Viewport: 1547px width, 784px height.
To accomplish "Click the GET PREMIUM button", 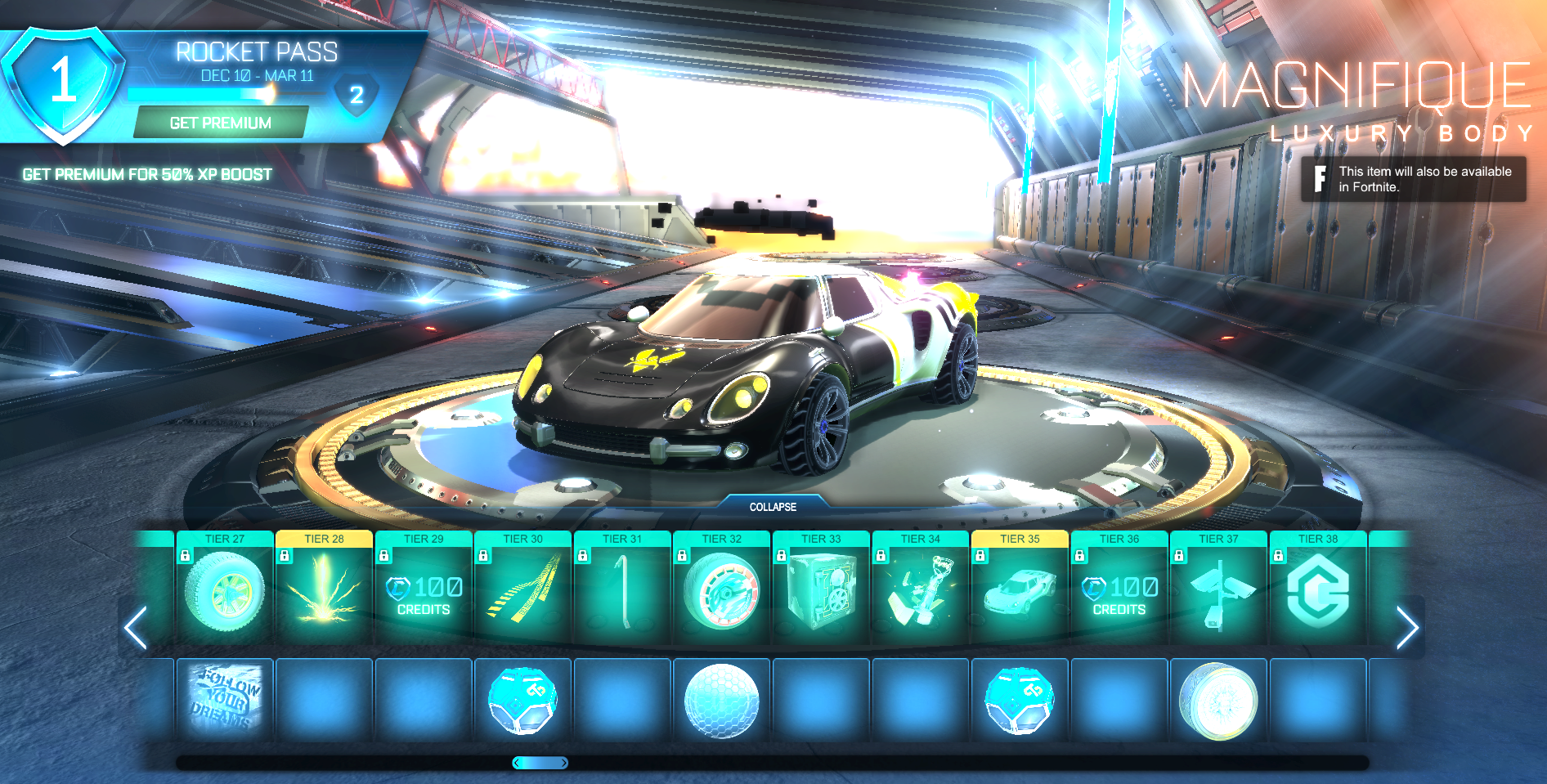I will [x=221, y=123].
